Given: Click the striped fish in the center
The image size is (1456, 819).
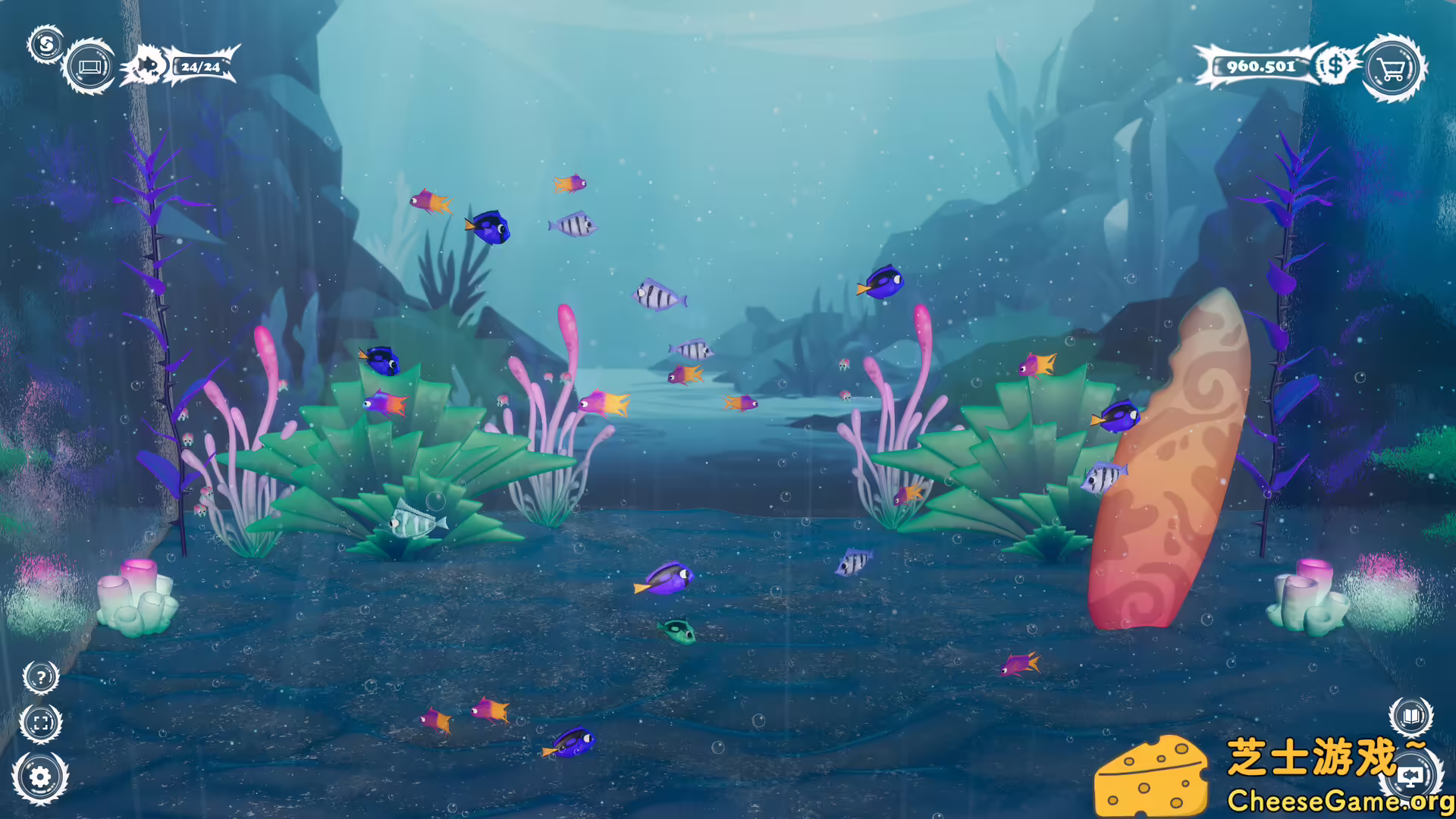Looking at the screenshot, I should pyautogui.click(x=656, y=297).
